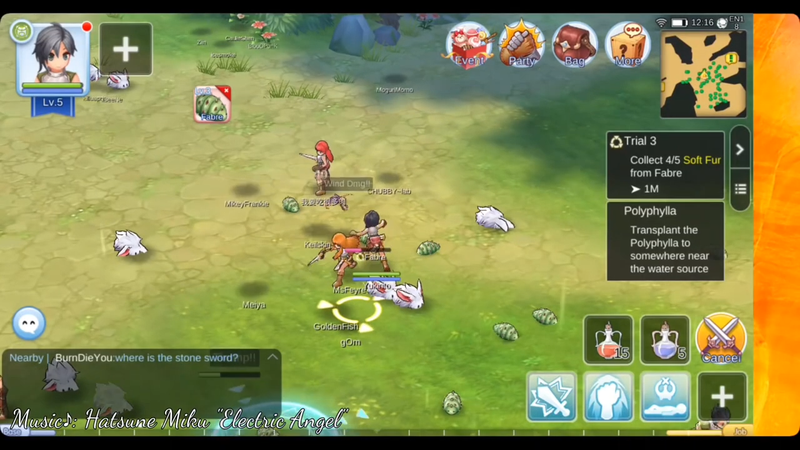The image size is (800, 450).
Task: Activate the glowing fist skill
Action: (608, 397)
